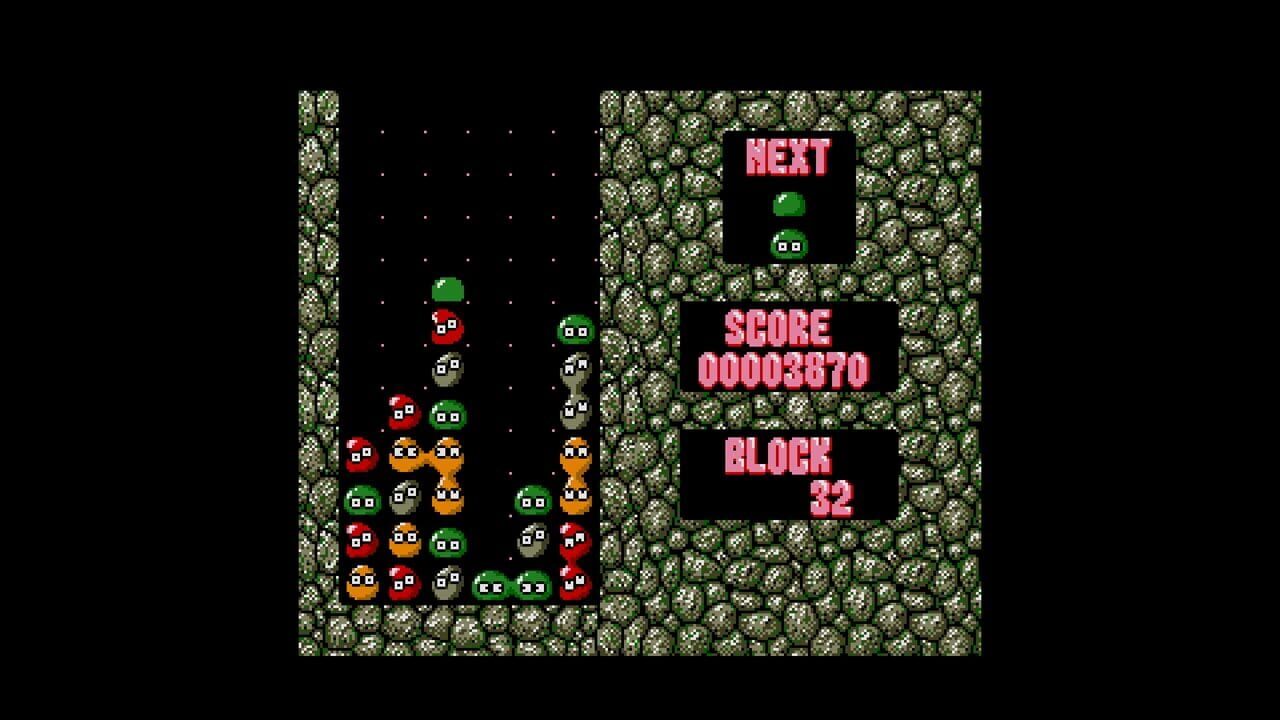The image size is (1280, 720).
Task: Select the red puyo at the stack's top
Action: (x=447, y=325)
